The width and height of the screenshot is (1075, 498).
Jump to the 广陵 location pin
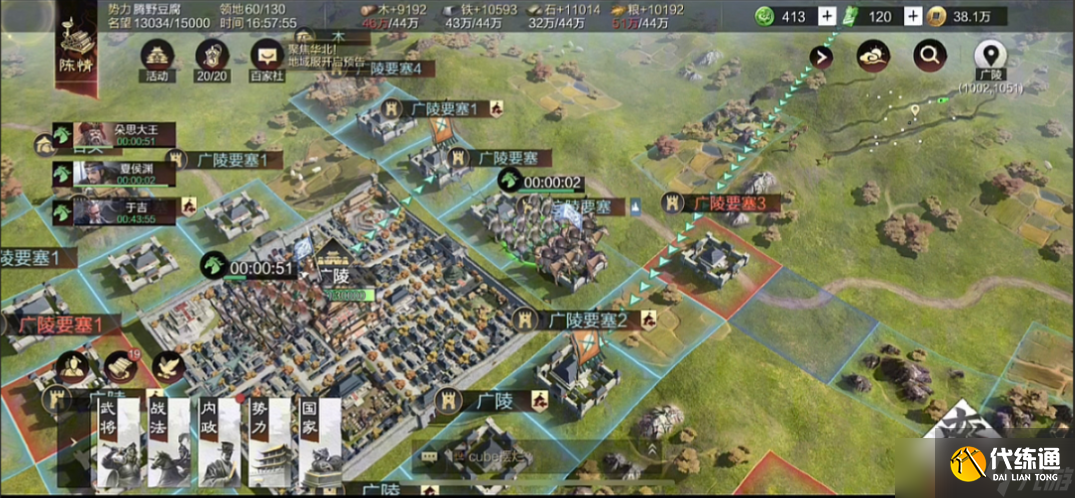[x=990, y=56]
